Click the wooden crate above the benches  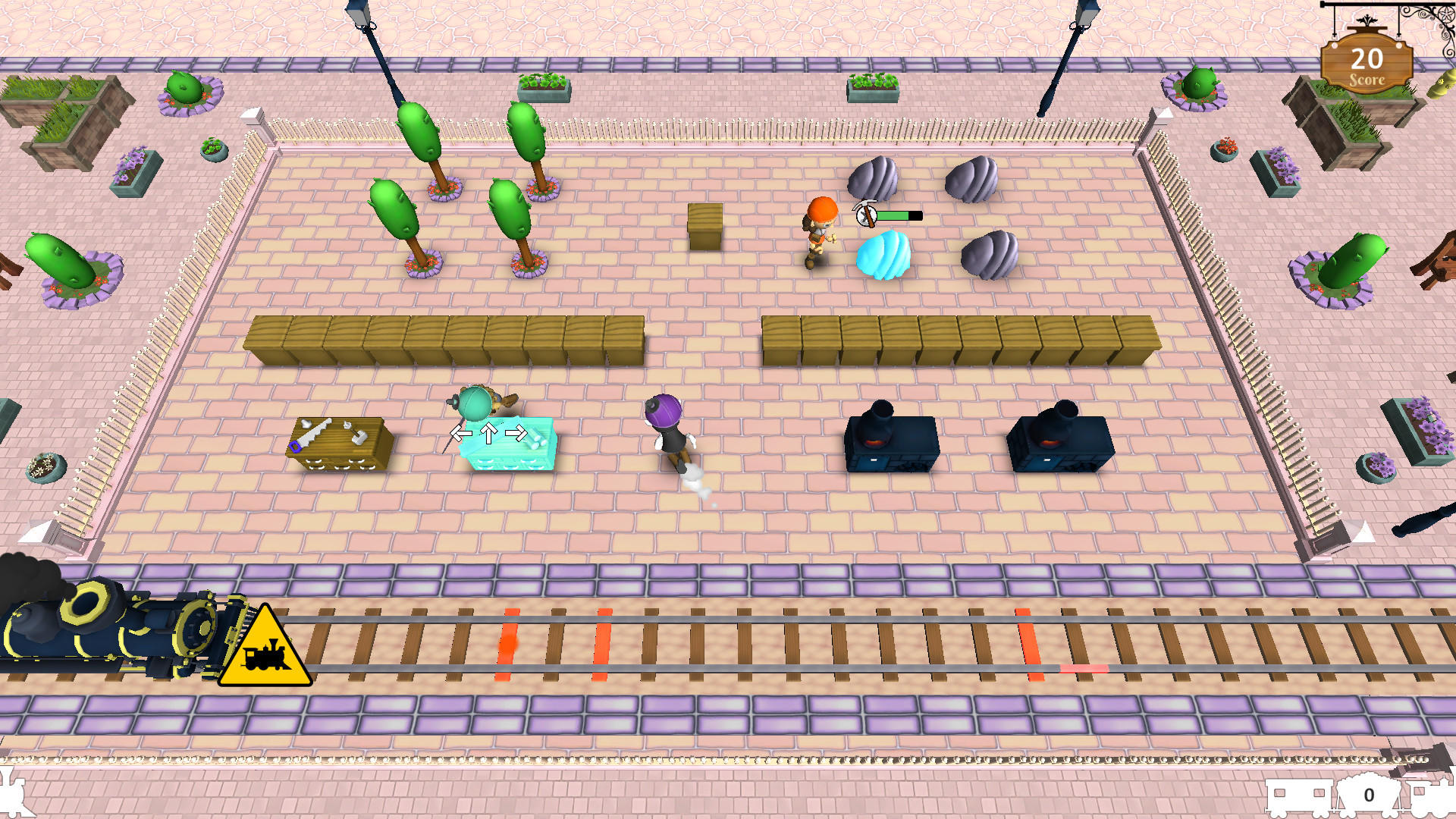pyautogui.click(x=705, y=224)
